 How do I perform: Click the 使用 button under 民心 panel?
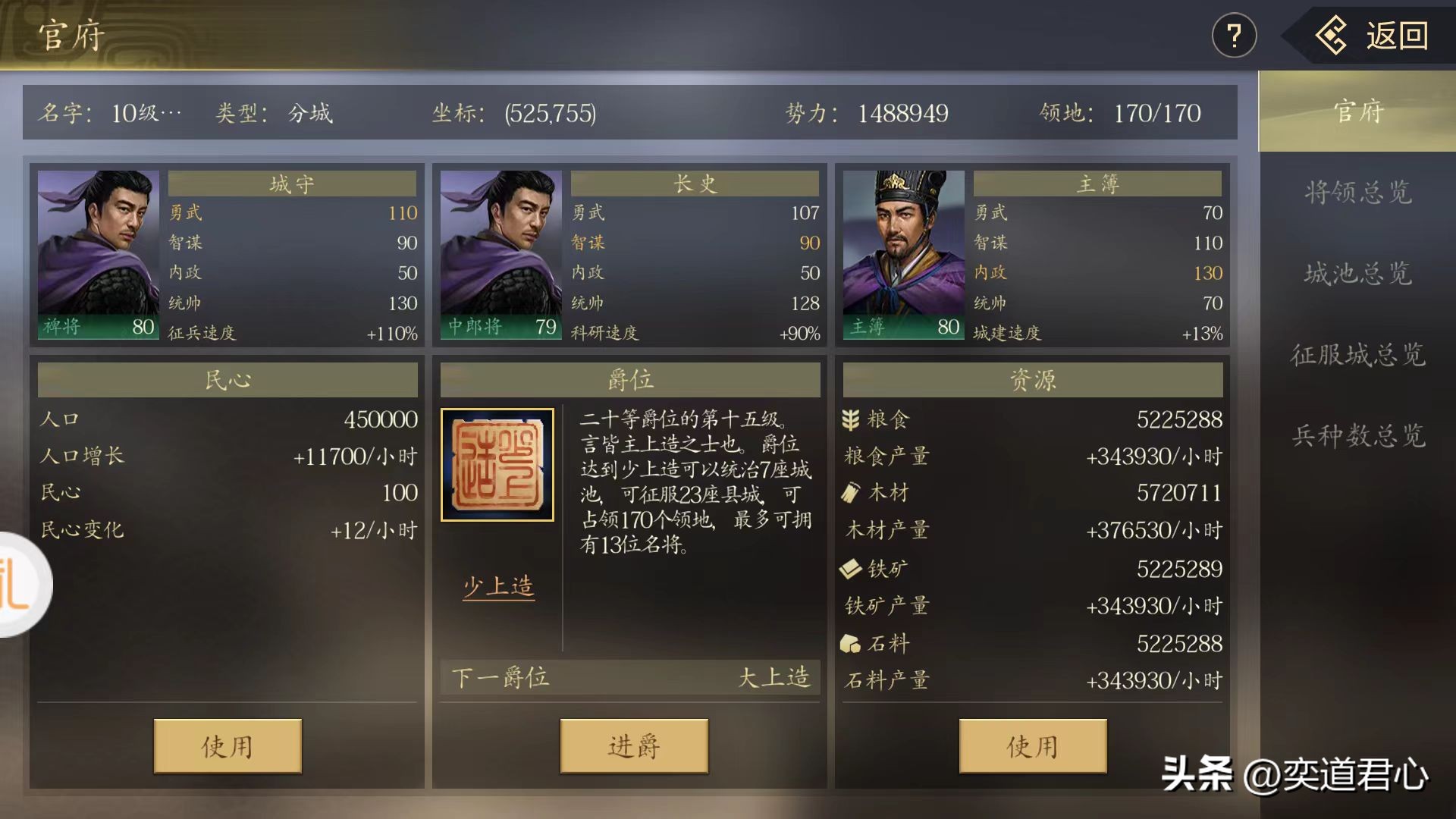click(x=227, y=746)
